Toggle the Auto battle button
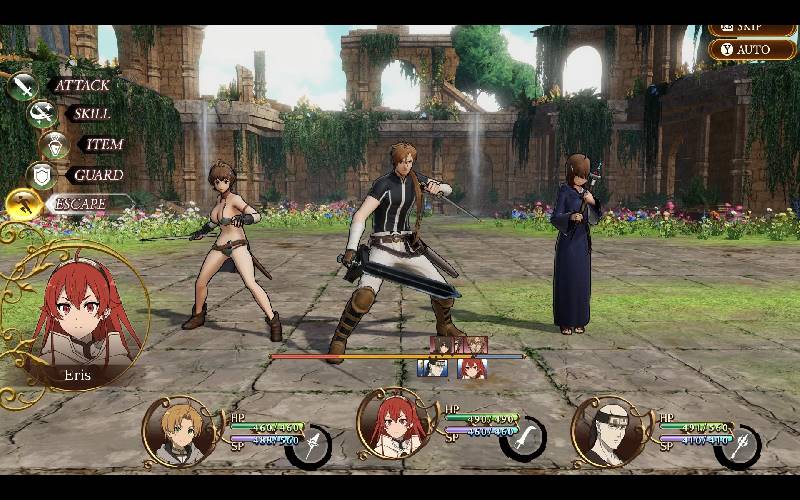 [x=752, y=49]
